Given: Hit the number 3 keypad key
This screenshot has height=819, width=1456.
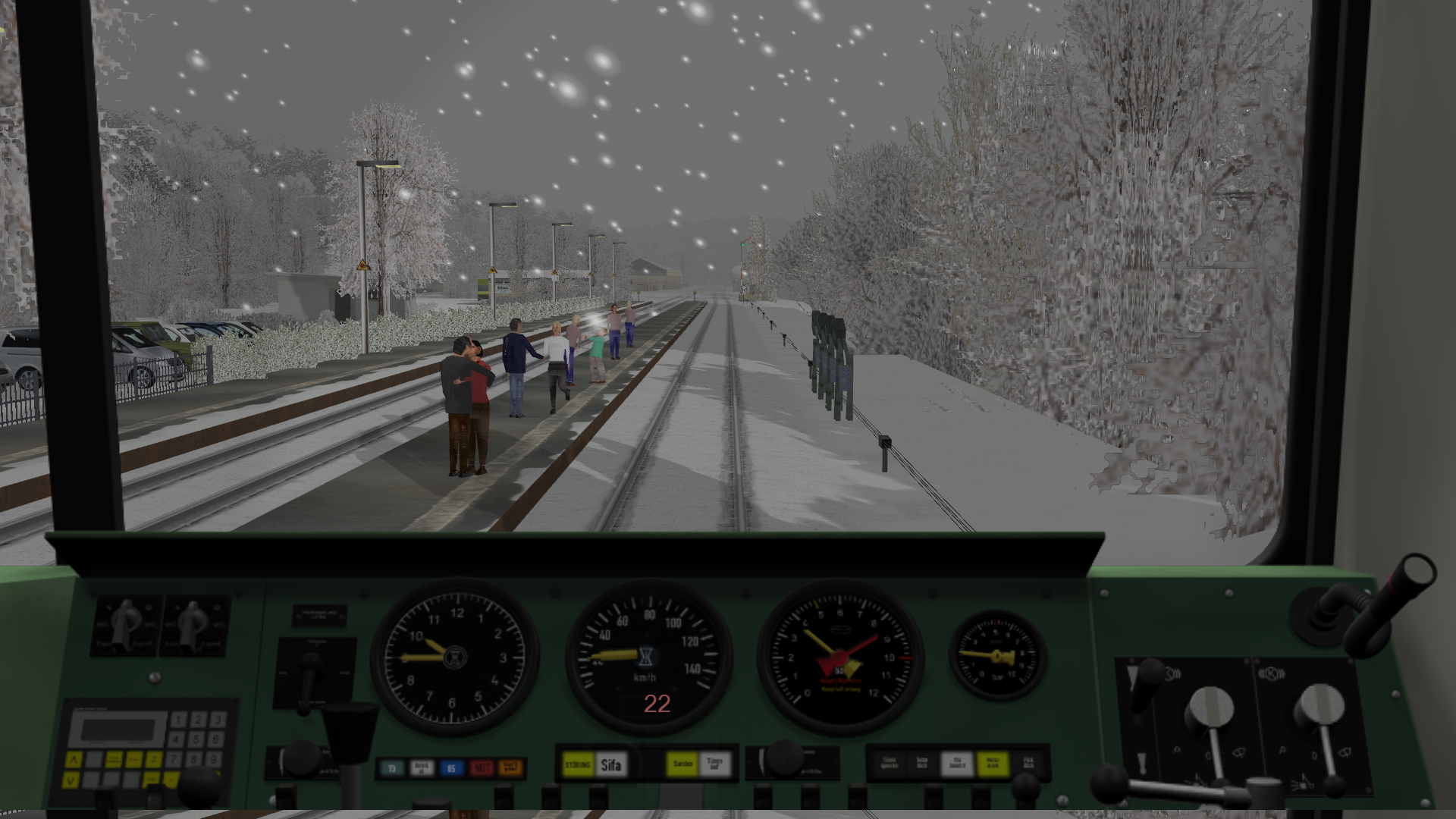Looking at the screenshot, I should tap(218, 719).
